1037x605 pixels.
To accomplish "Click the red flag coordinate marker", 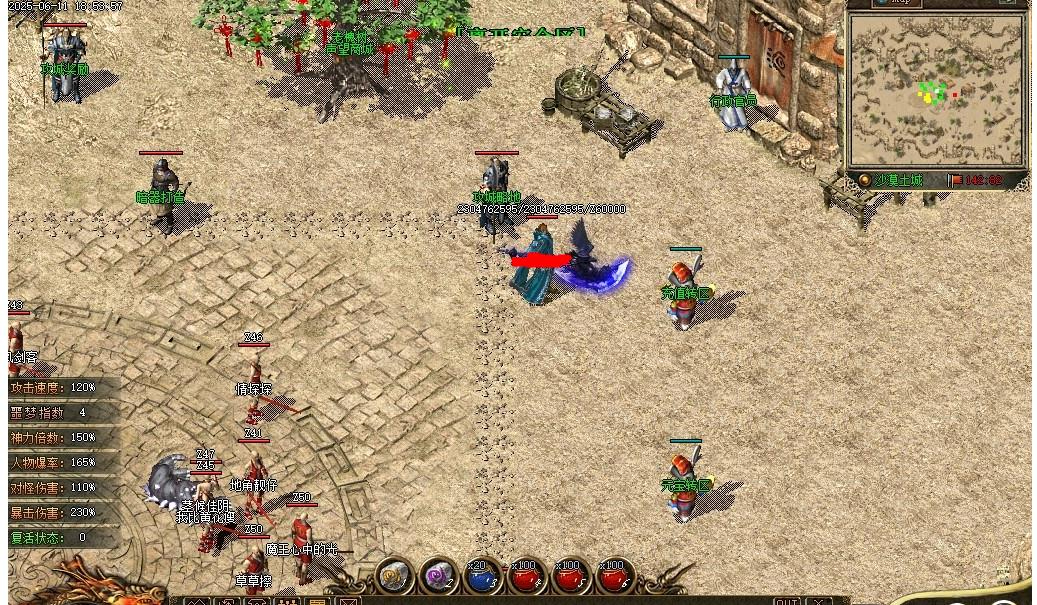I will [x=956, y=181].
